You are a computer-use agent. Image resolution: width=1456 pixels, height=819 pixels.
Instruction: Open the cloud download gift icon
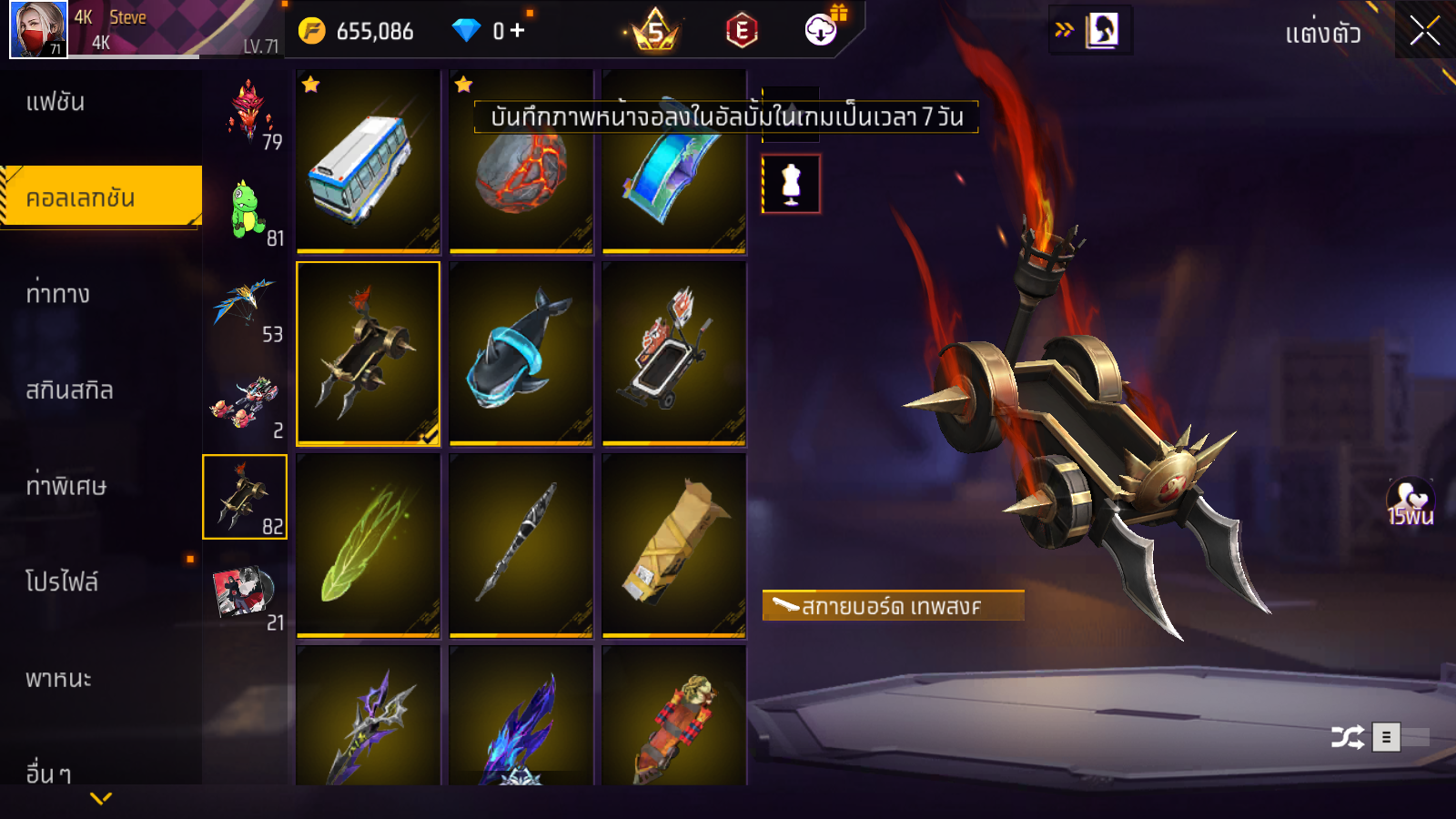point(822,30)
